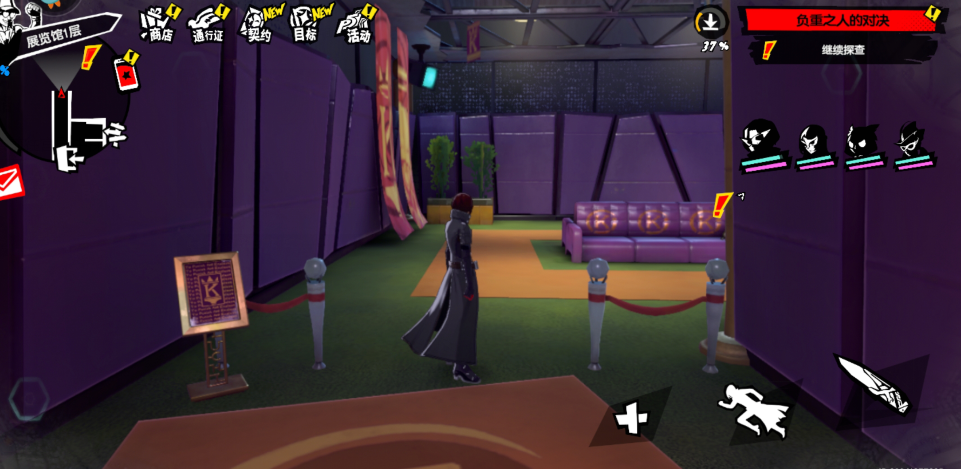Click the download progress icon
This screenshot has height=469, width=961.
(x=711, y=22)
